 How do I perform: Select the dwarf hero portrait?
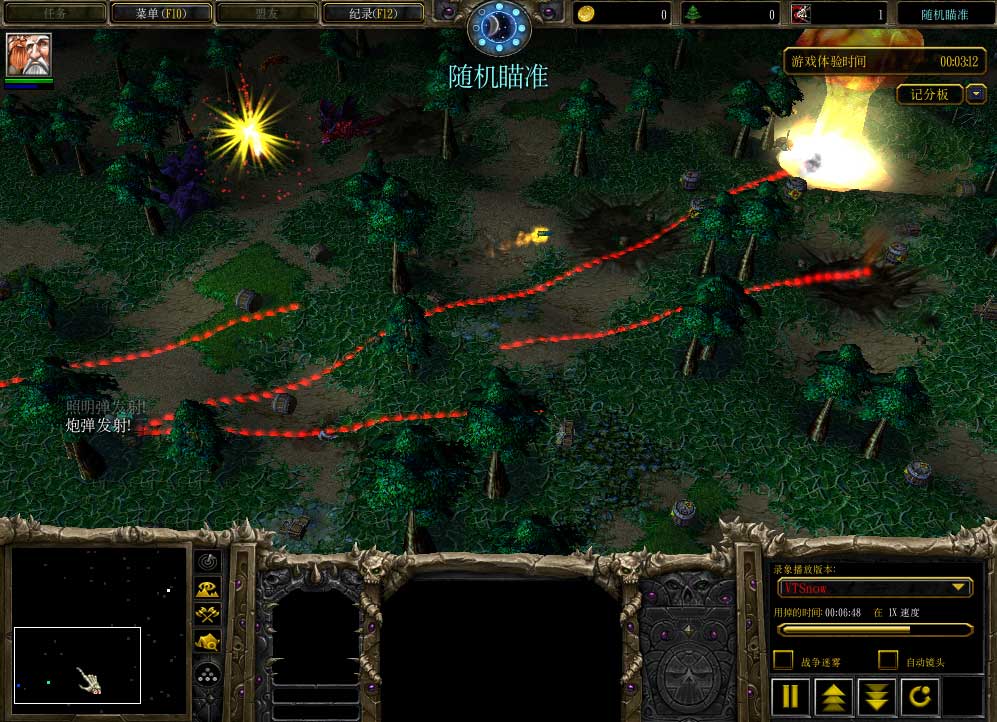pyautogui.click(x=29, y=55)
